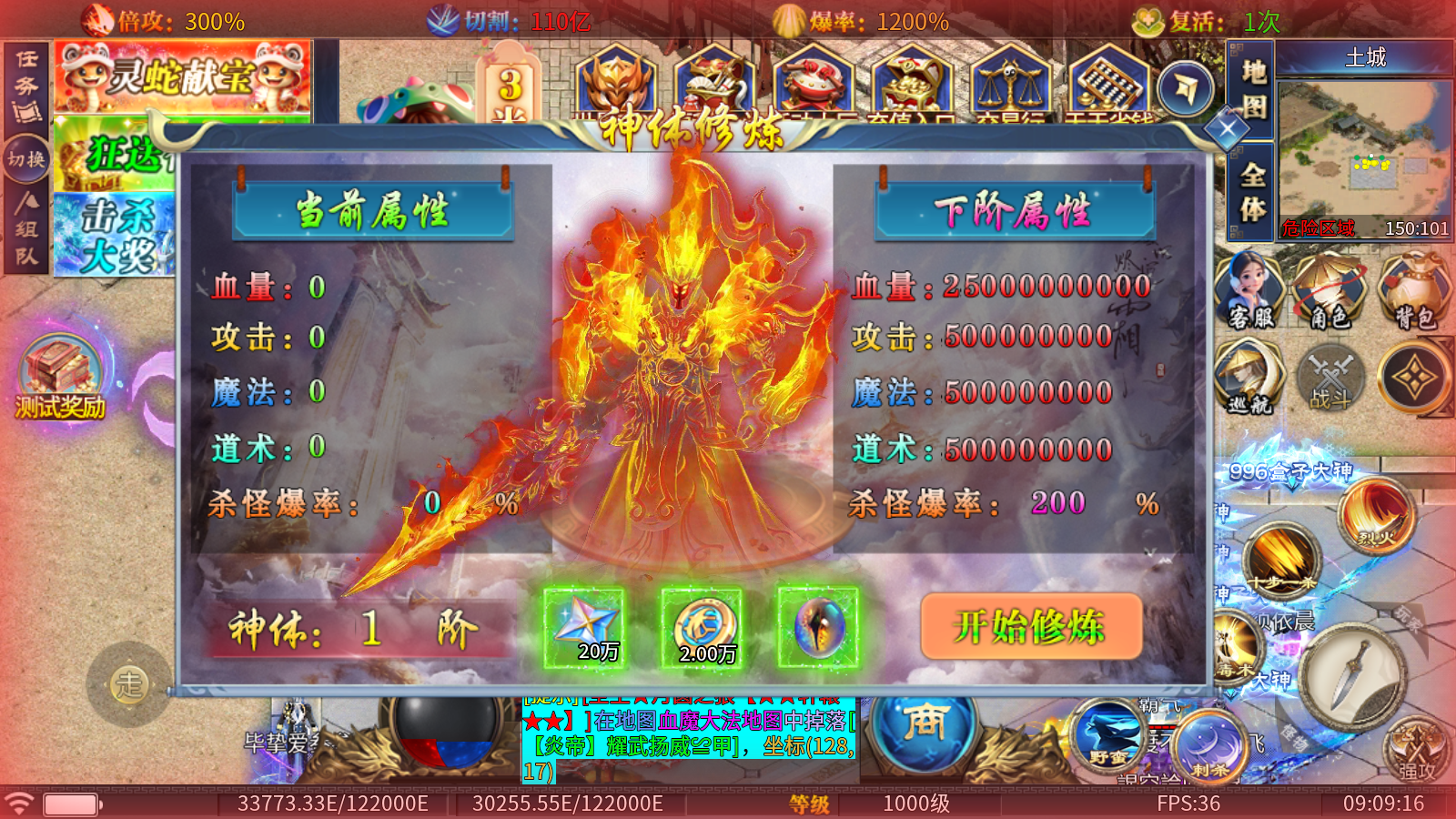Select the gold coin 2.00万 cost slot
Image resolution: width=1456 pixels, height=819 pixels.
click(702, 628)
